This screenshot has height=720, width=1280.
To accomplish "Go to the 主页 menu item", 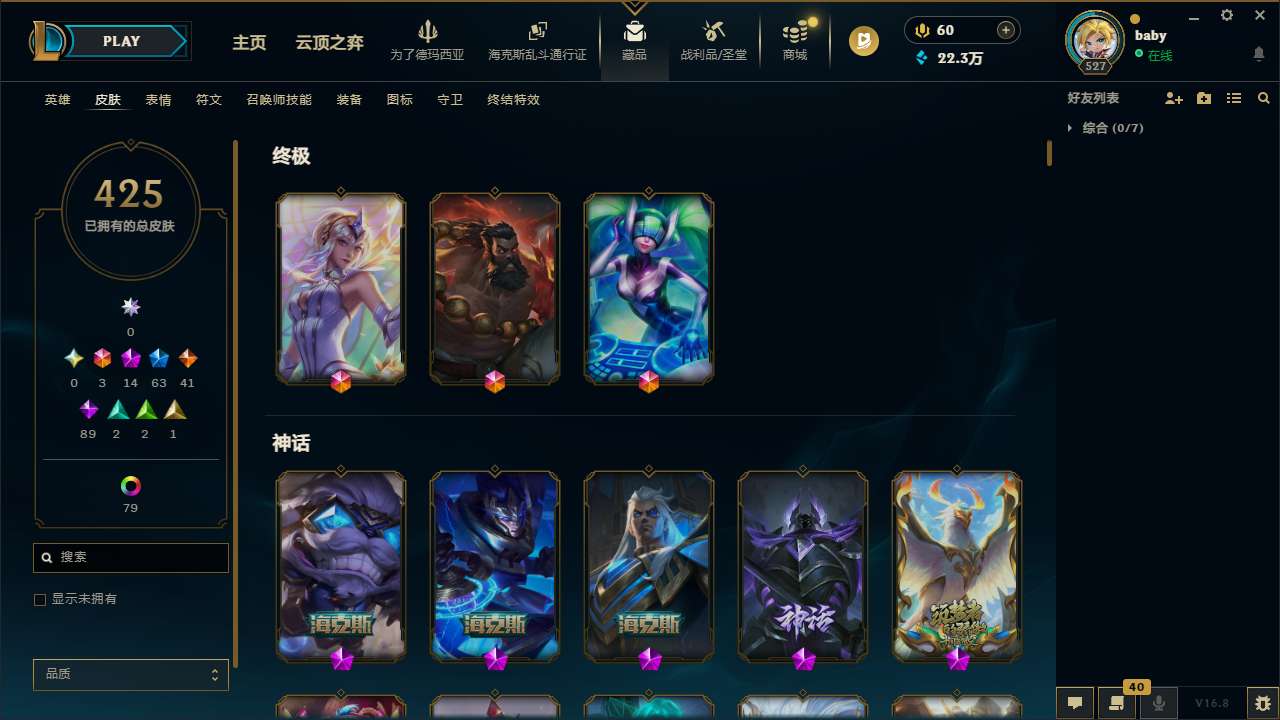I will pyautogui.click(x=248, y=43).
